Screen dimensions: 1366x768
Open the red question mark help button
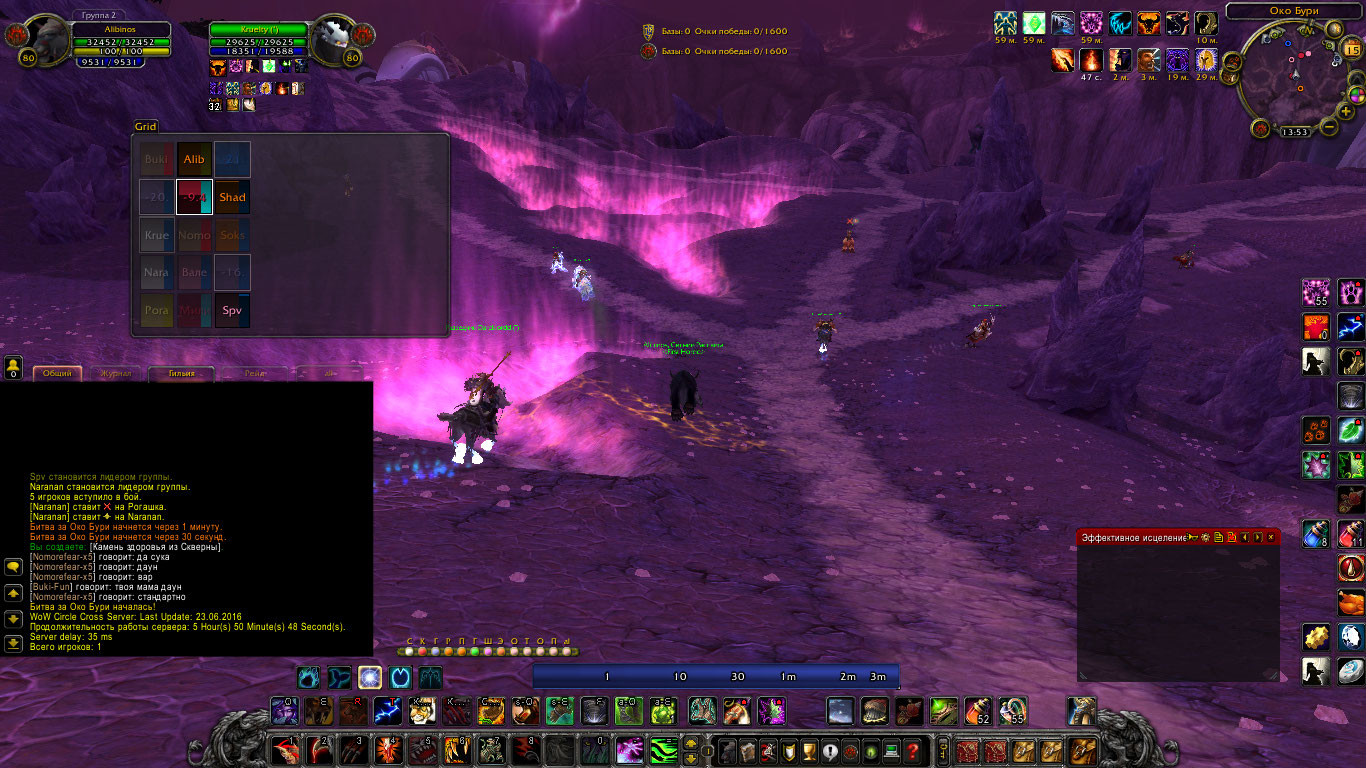[912, 750]
